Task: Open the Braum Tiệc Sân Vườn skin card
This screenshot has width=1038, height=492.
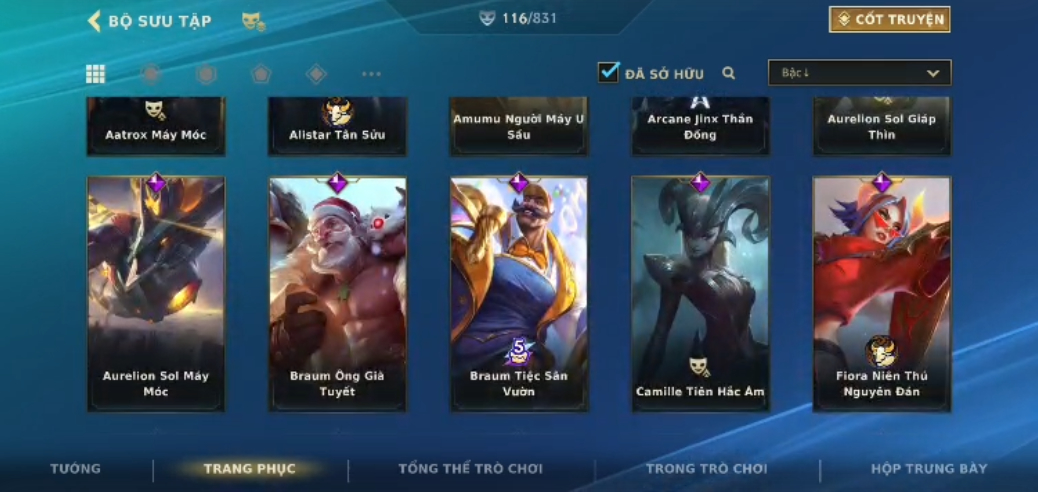Action: (x=519, y=293)
